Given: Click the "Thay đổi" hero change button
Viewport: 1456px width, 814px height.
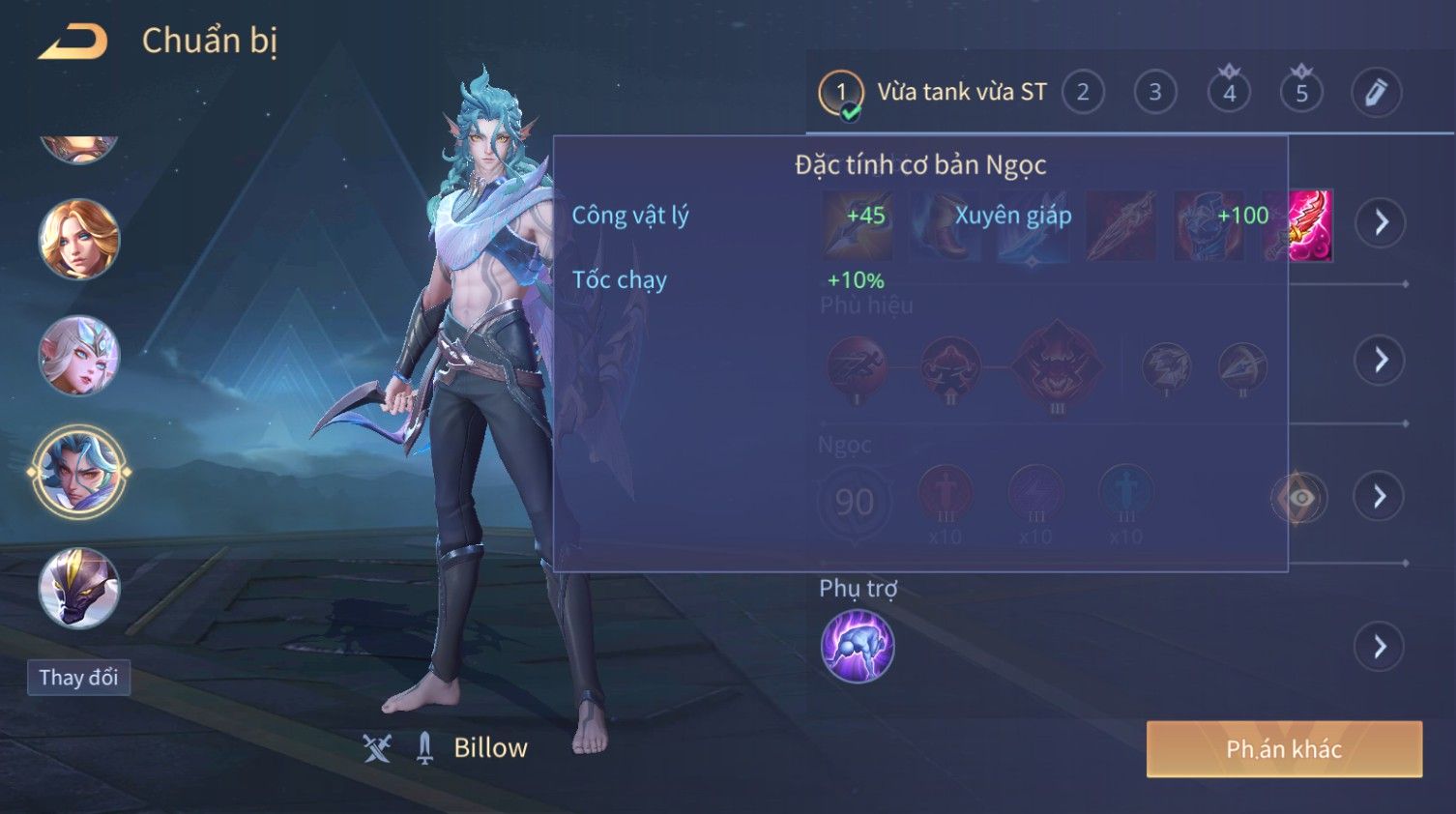Looking at the screenshot, I should pyautogui.click(x=78, y=678).
